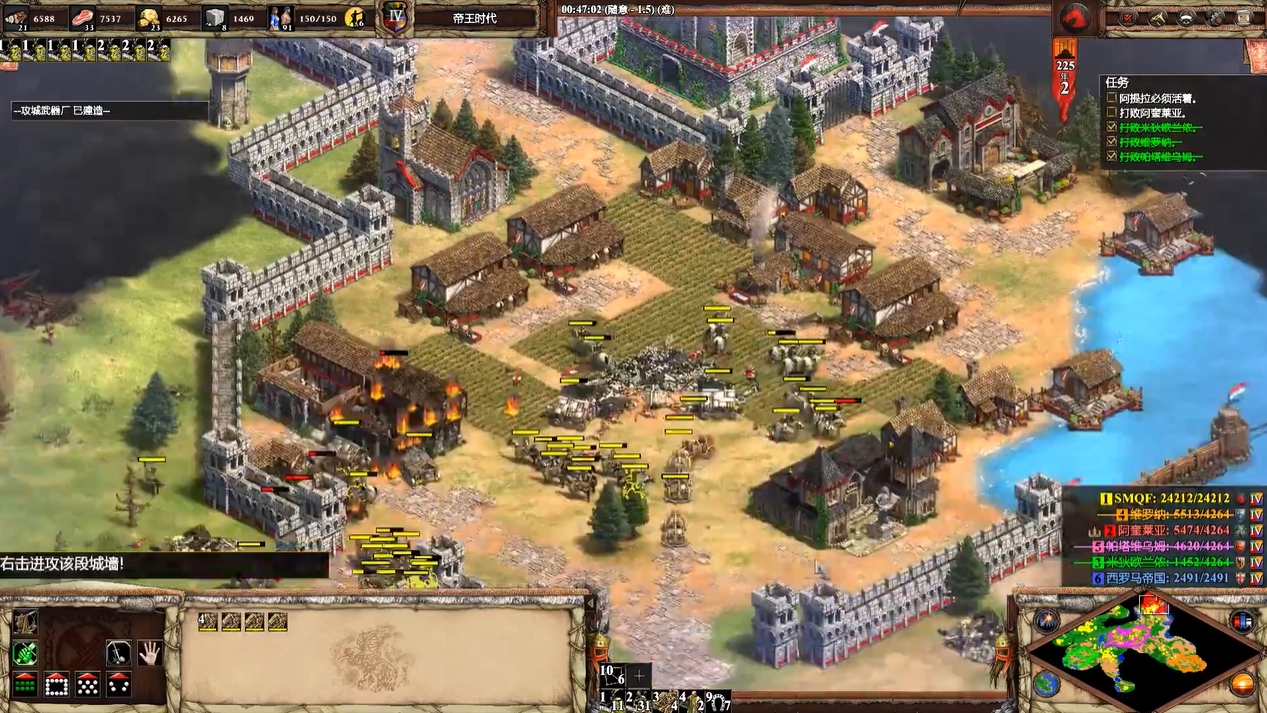Open diplomacy with the horn button
The height and width of the screenshot is (713, 1267).
coord(1157,17)
